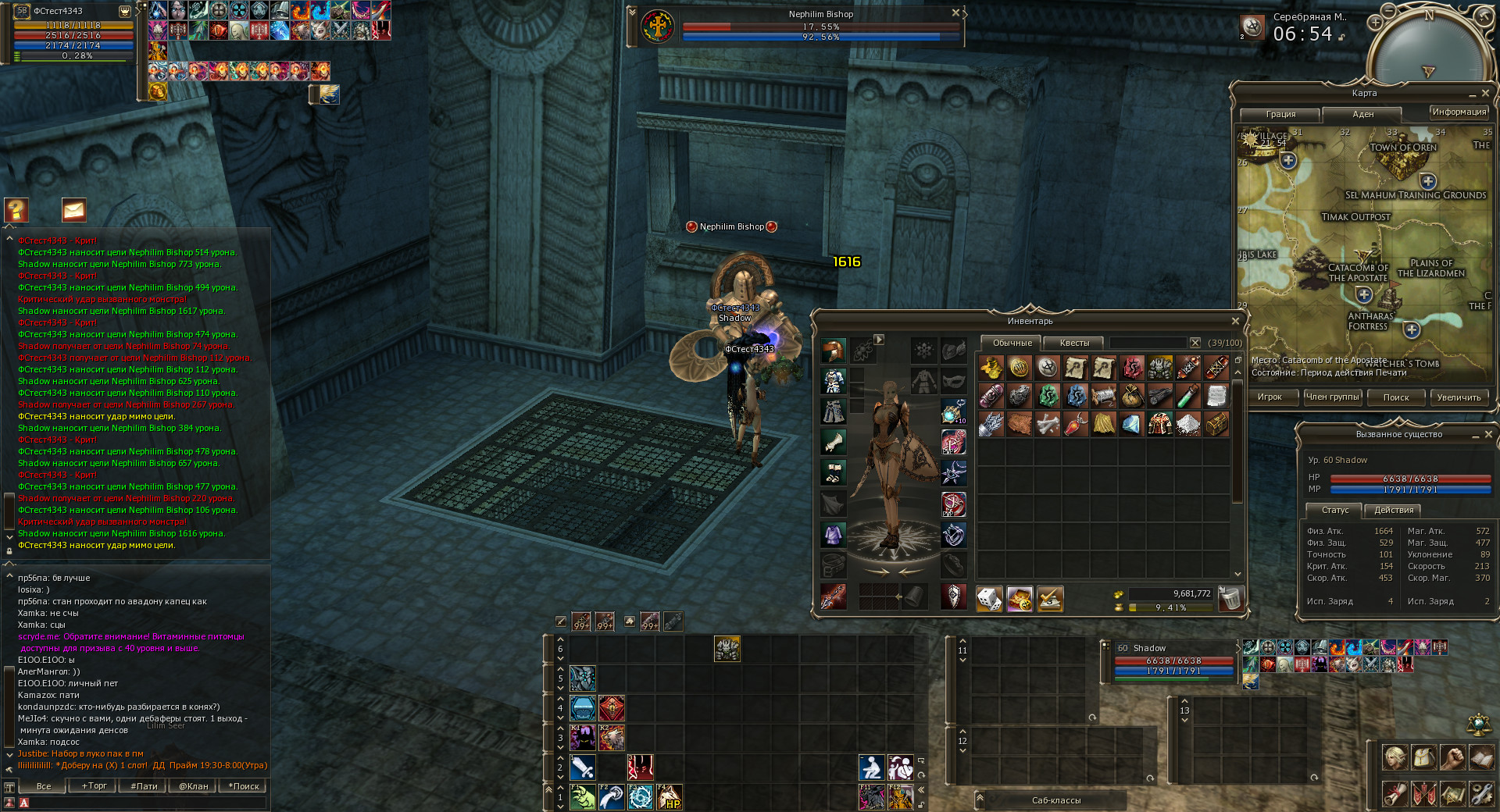This screenshot has height=812, width=1500.
Task: Click the Поиск button under the map
Action: pos(1396,397)
